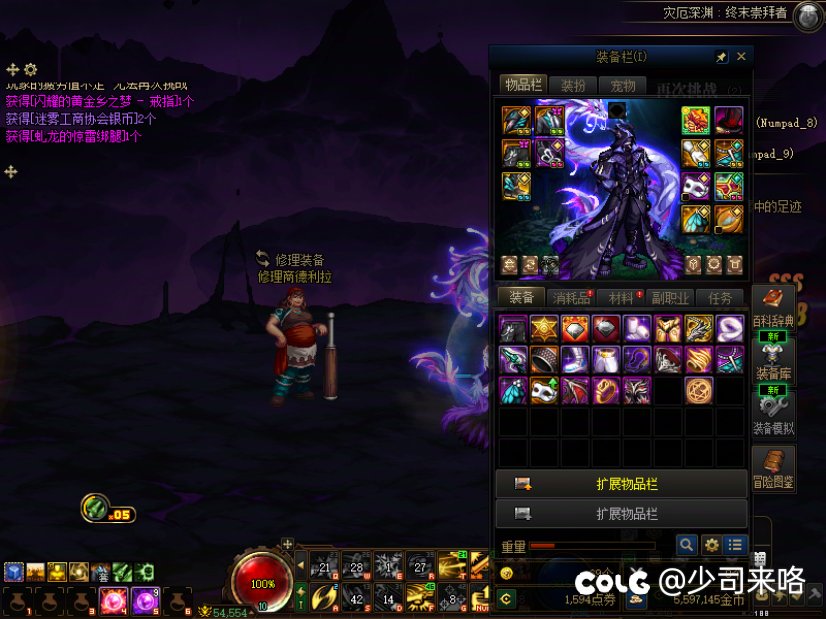Pin the inventory window in place
The width and height of the screenshot is (826, 619).
[721, 57]
